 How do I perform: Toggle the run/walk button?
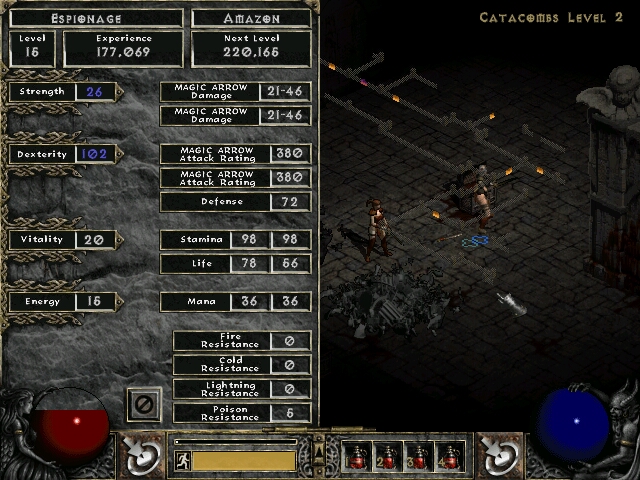183,461
